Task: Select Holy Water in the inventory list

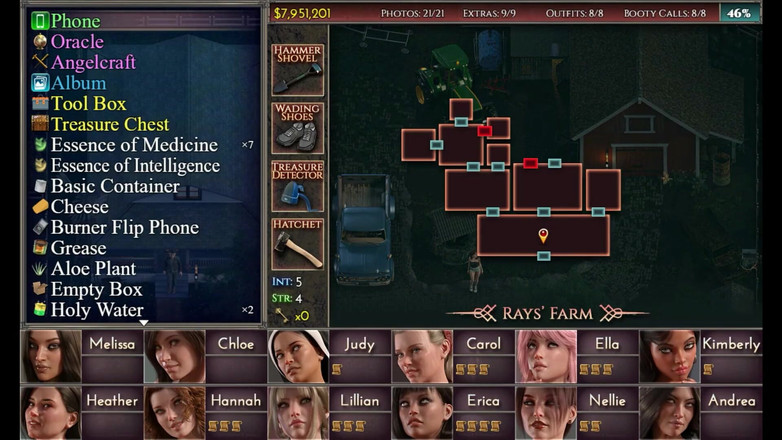Action: 98,310
